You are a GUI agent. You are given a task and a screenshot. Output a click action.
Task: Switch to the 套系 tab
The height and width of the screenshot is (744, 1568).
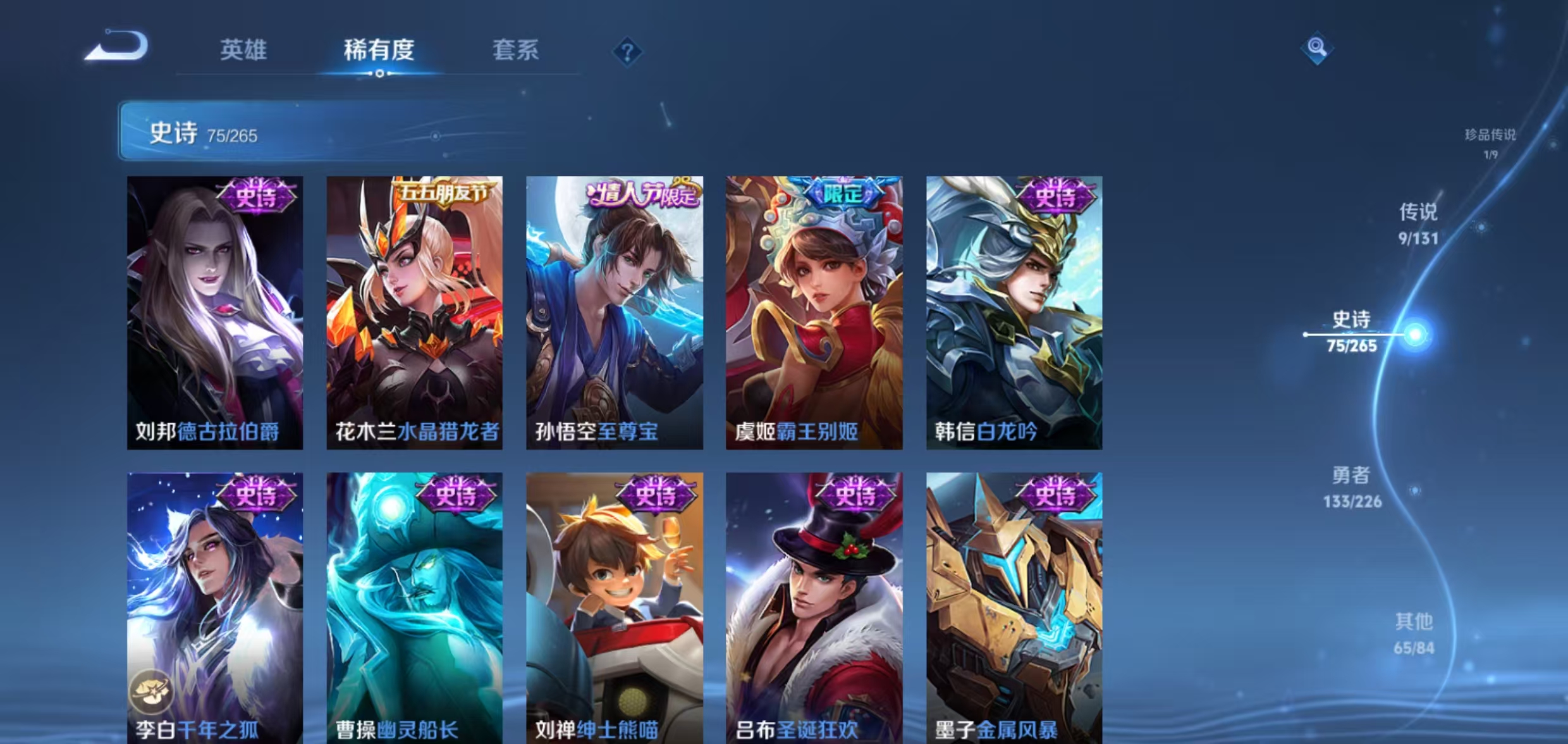[515, 51]
